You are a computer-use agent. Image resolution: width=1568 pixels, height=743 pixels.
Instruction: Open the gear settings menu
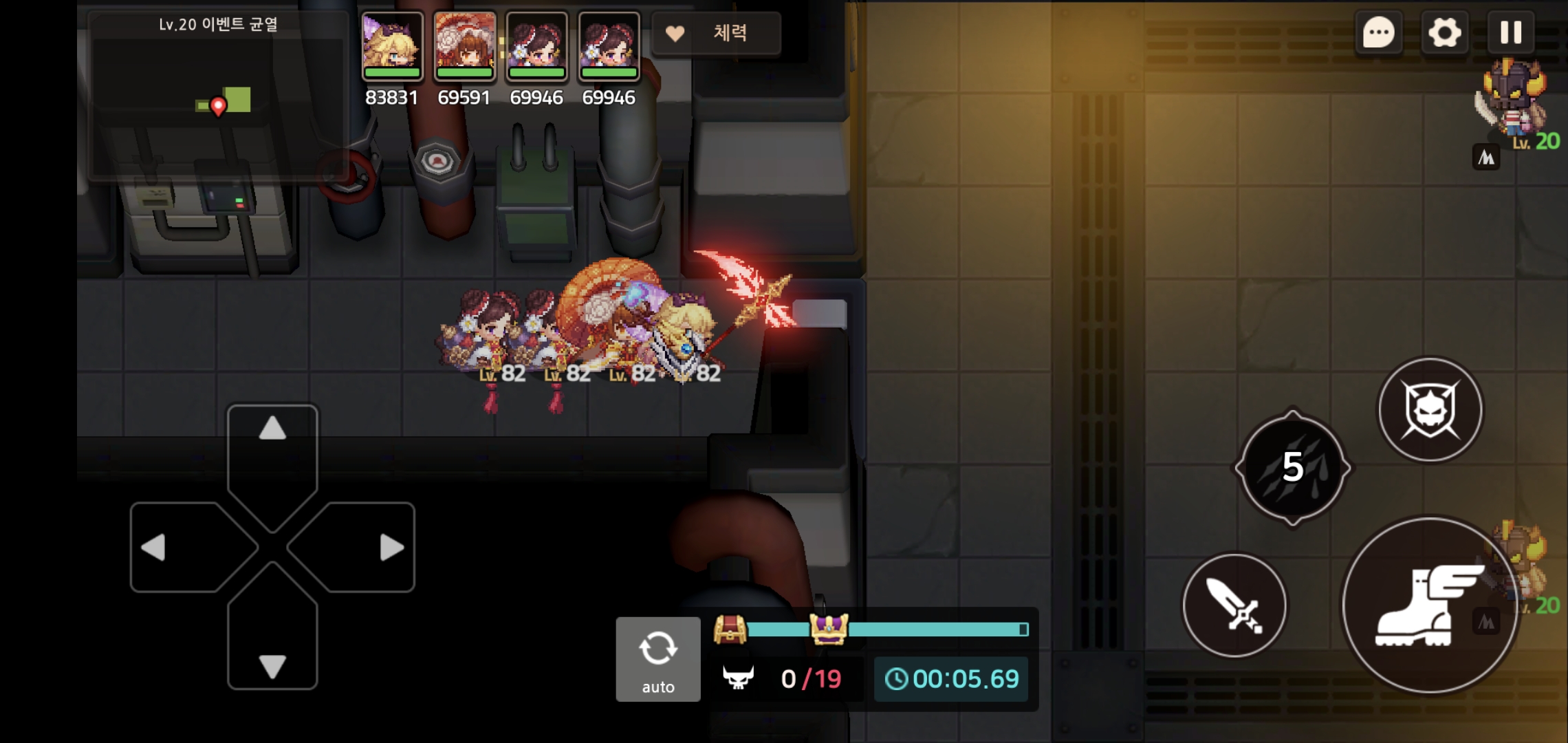pyautogui.click(x=1444, y=32)
